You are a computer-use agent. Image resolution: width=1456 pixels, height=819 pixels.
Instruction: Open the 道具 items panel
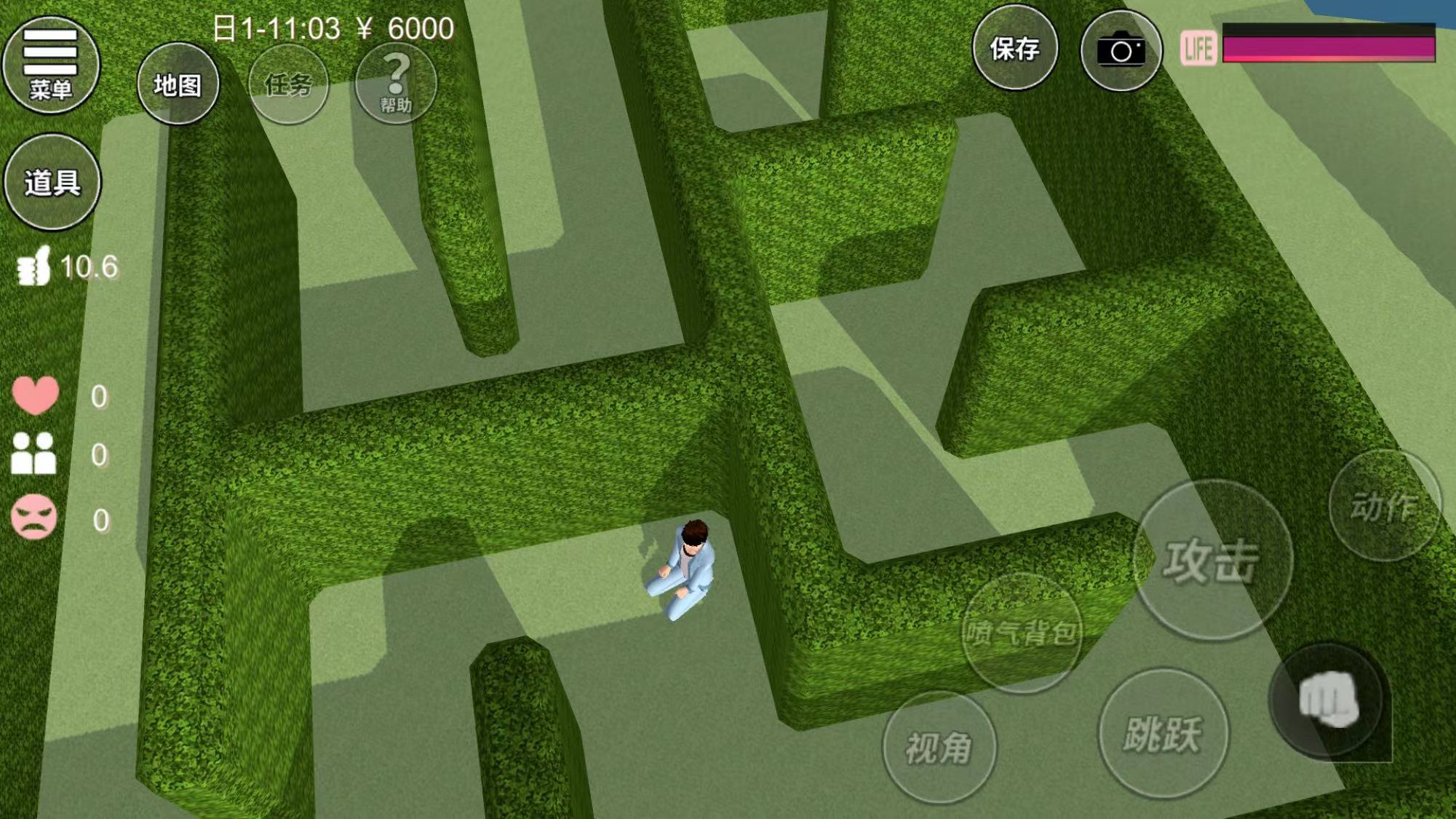coord(52,182)
